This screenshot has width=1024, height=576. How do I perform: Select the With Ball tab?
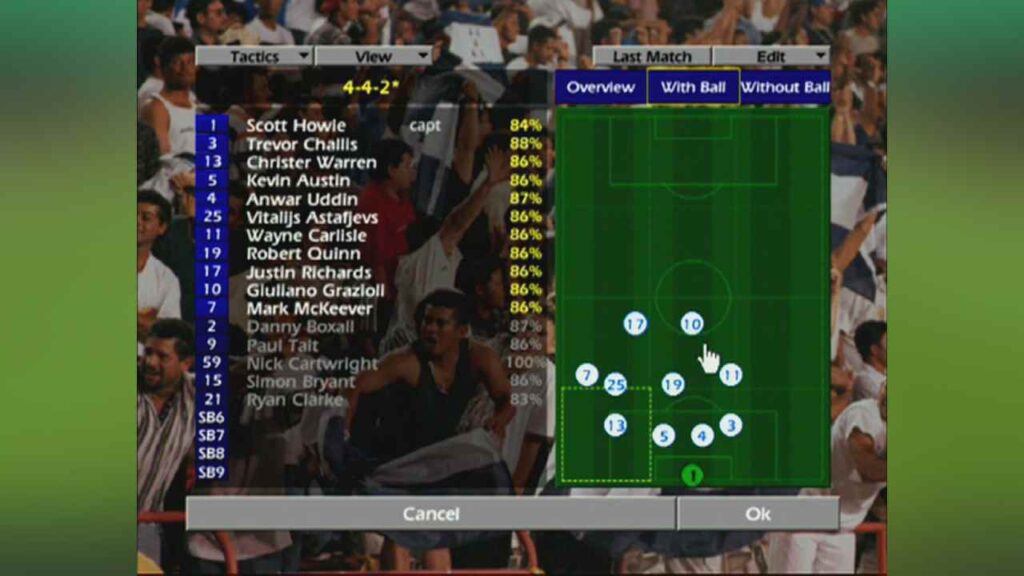(x=693, y=87)
